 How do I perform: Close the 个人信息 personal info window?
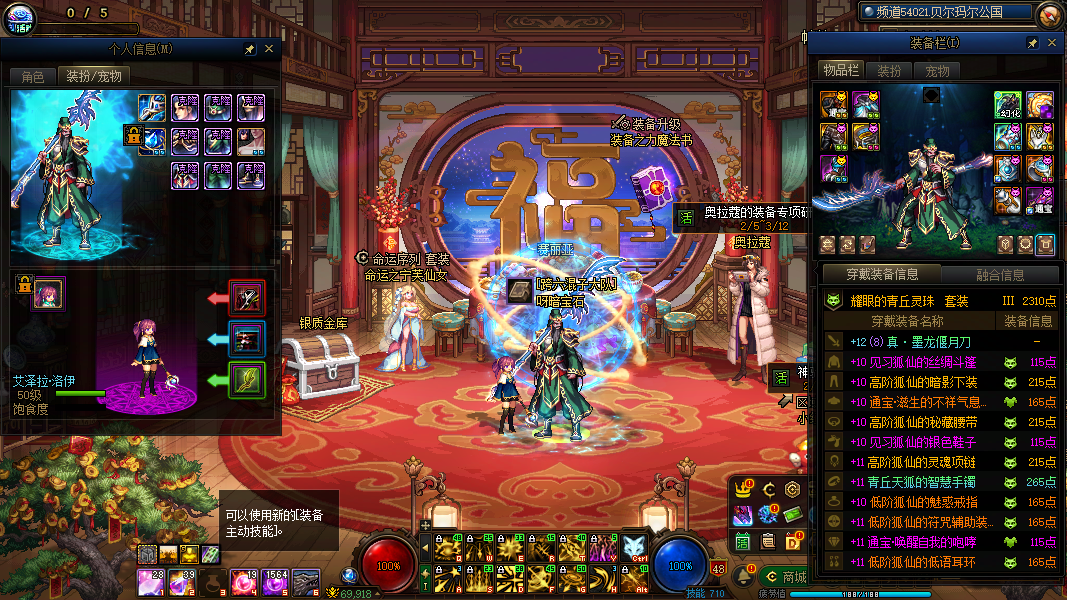pyautogui.click(x=269, y=48)
